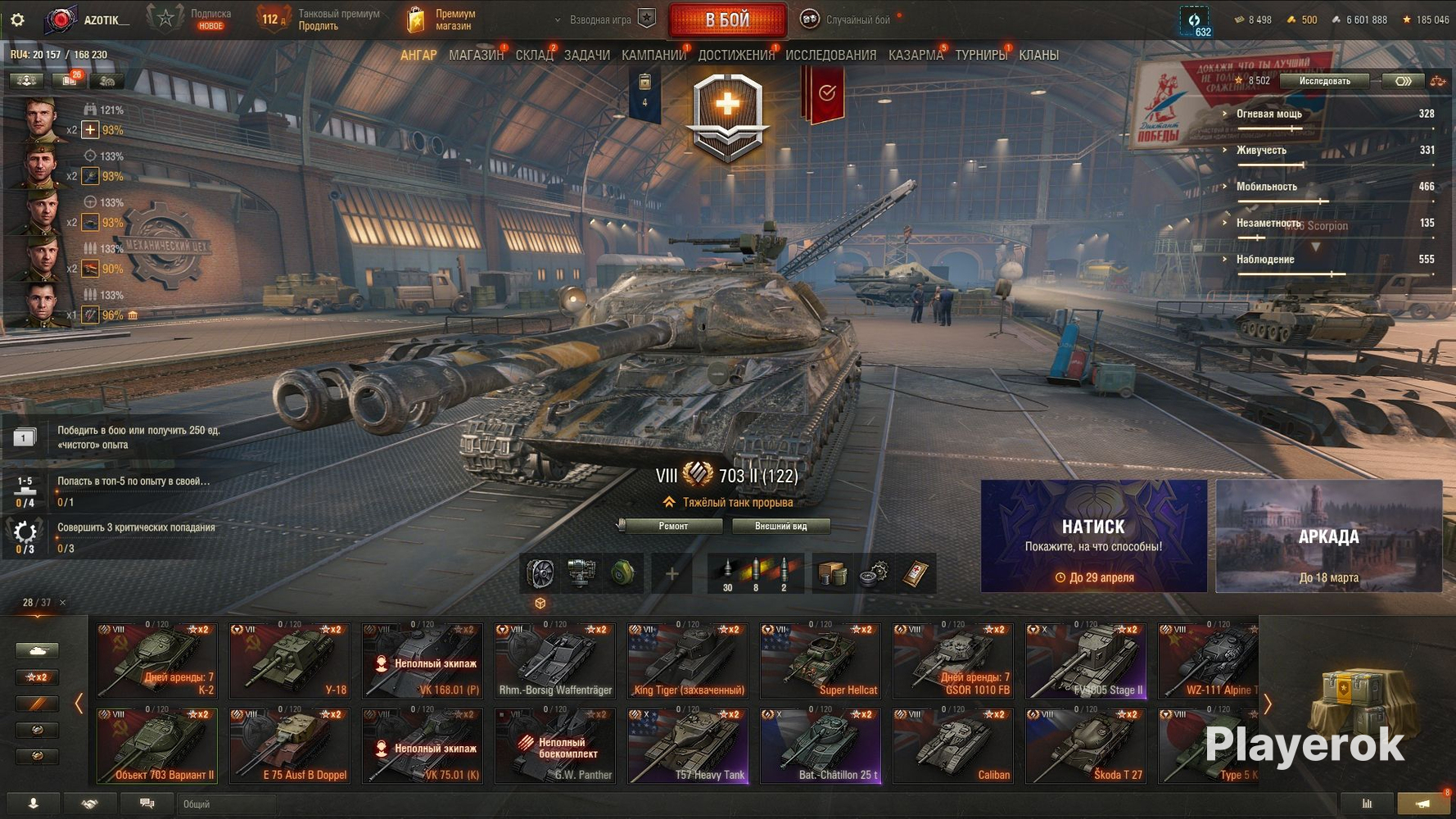This screenshot has width=1456, height=819.
Task: Open the Премиум магазин
Action: (x=441, y=20)
